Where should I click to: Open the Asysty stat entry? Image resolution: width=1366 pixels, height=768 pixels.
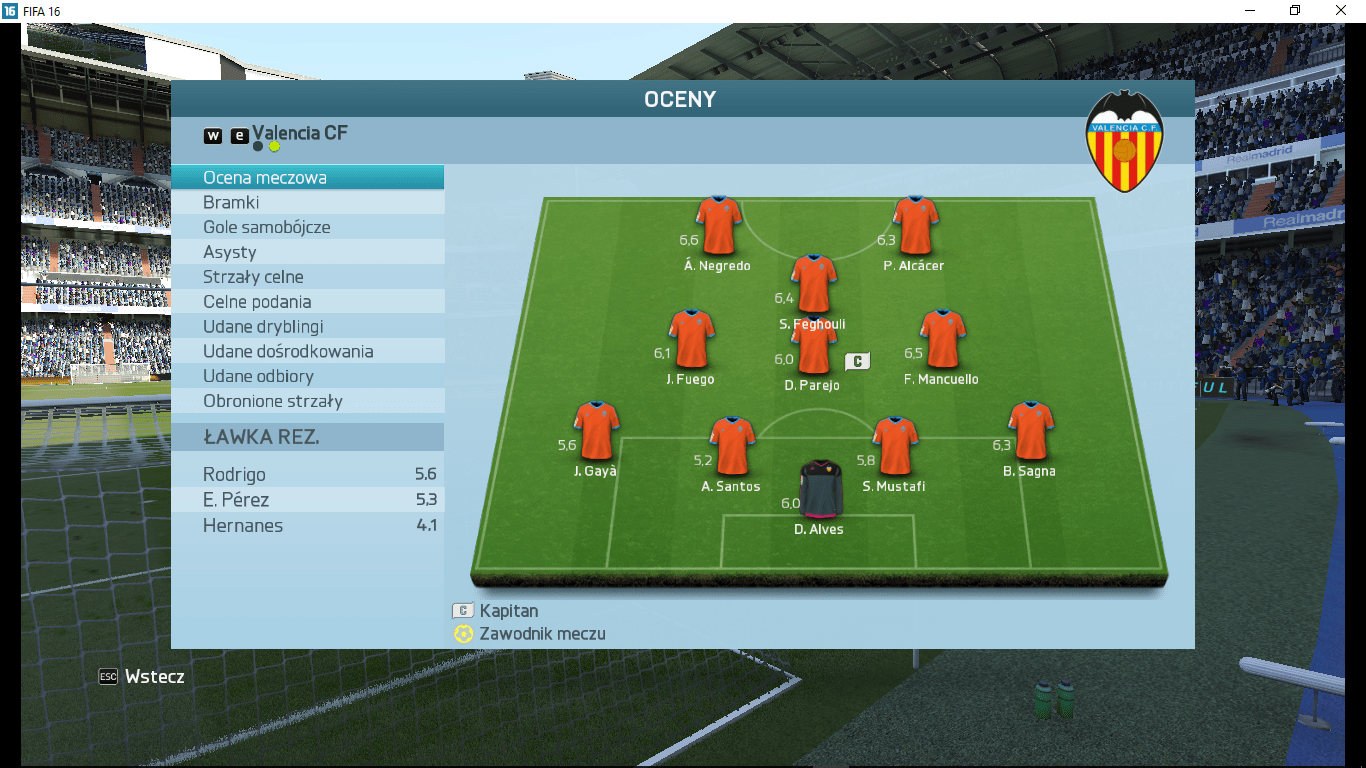pyautogui.click(x=307, y=252)
